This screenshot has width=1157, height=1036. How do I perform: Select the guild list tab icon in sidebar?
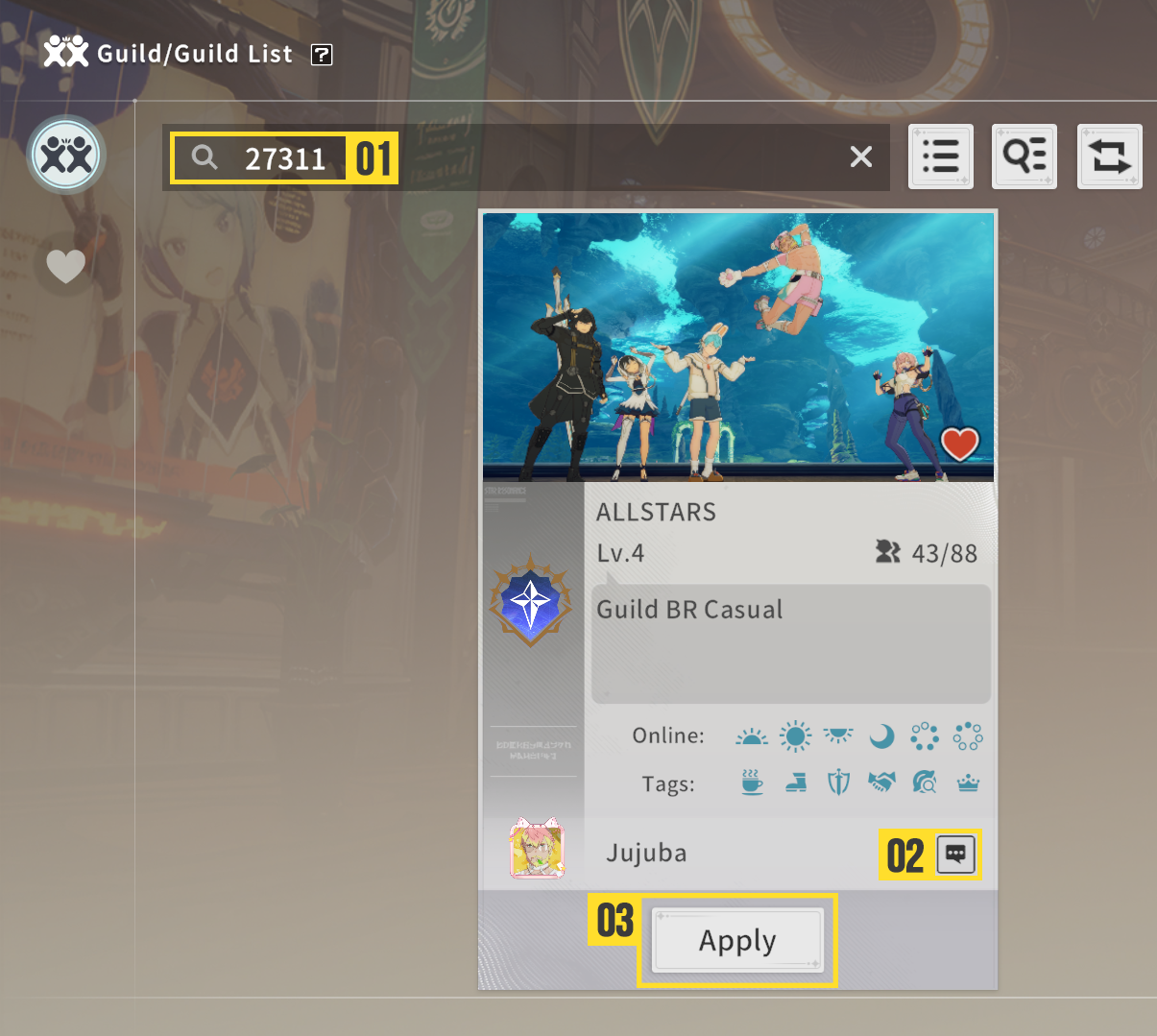tap(66, 155)
